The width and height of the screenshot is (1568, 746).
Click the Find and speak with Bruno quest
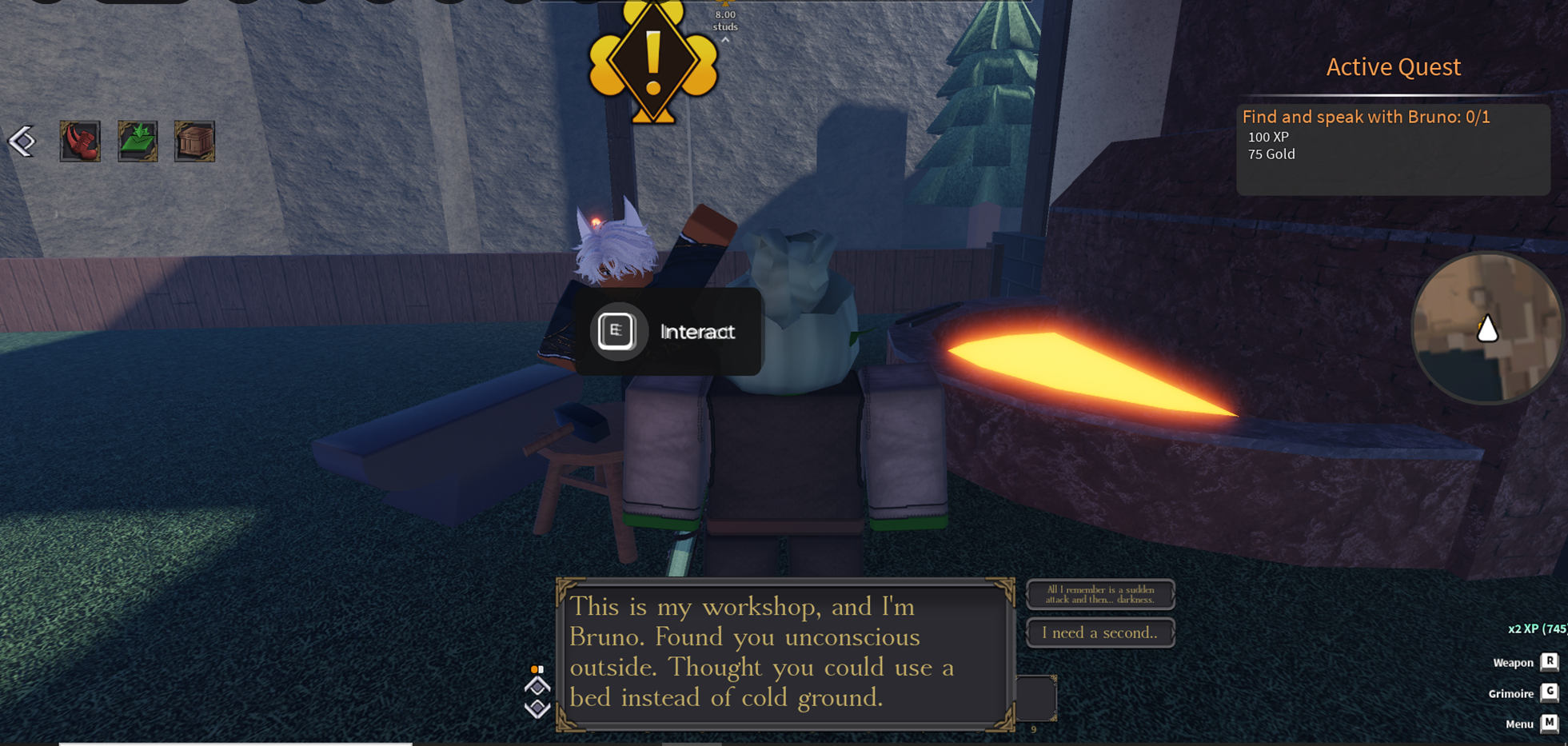pyautogui.click(x=1366, y=118)
